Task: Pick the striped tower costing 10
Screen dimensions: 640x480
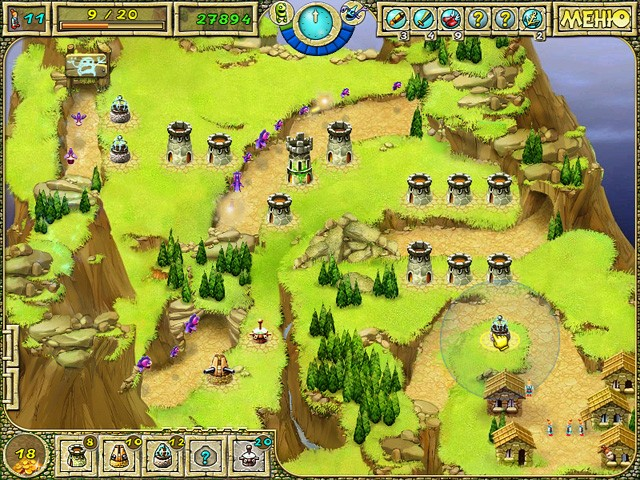Action: (x=118, y=455)
